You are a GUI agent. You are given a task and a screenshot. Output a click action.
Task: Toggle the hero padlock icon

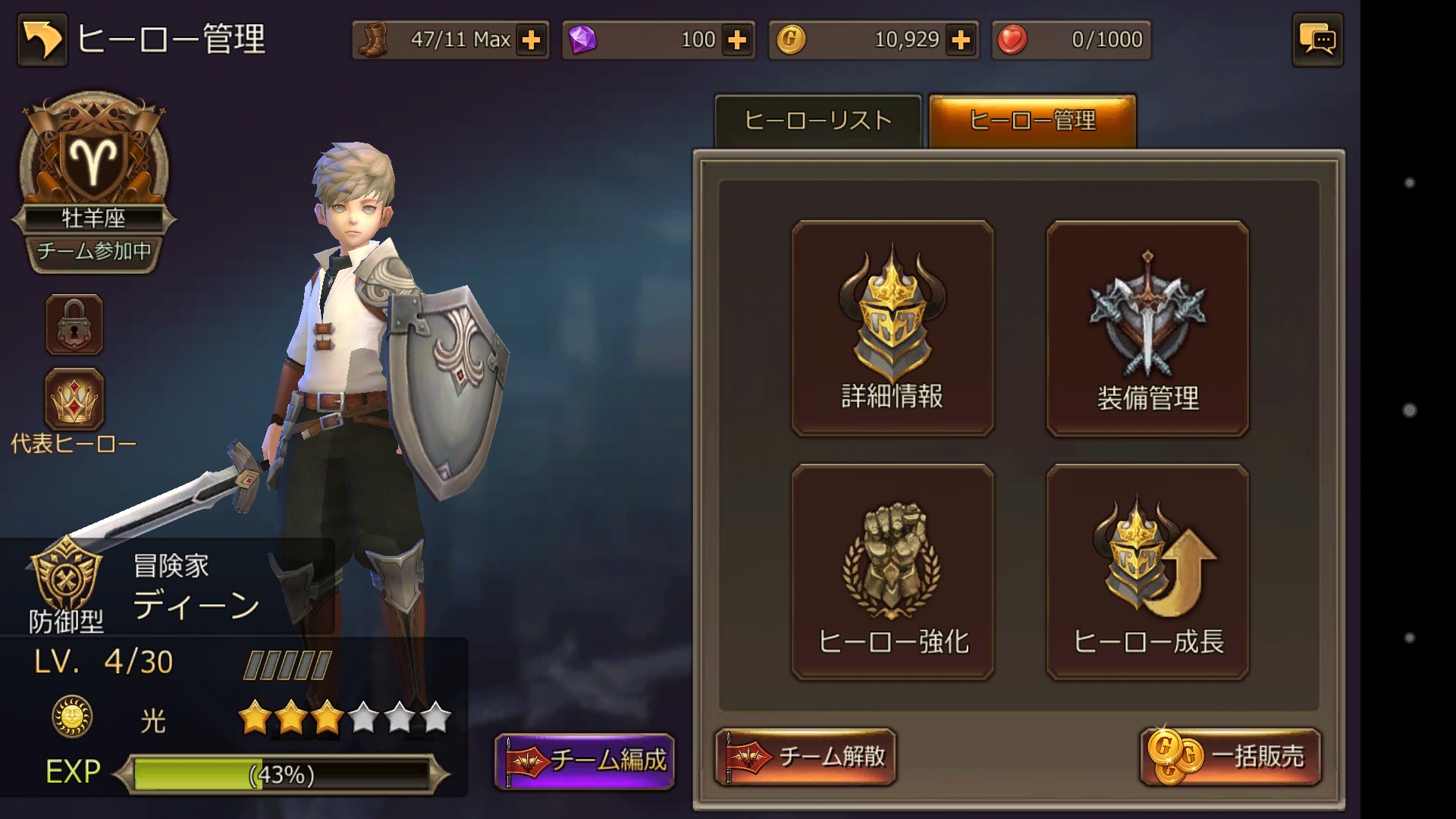pos(74,325)
